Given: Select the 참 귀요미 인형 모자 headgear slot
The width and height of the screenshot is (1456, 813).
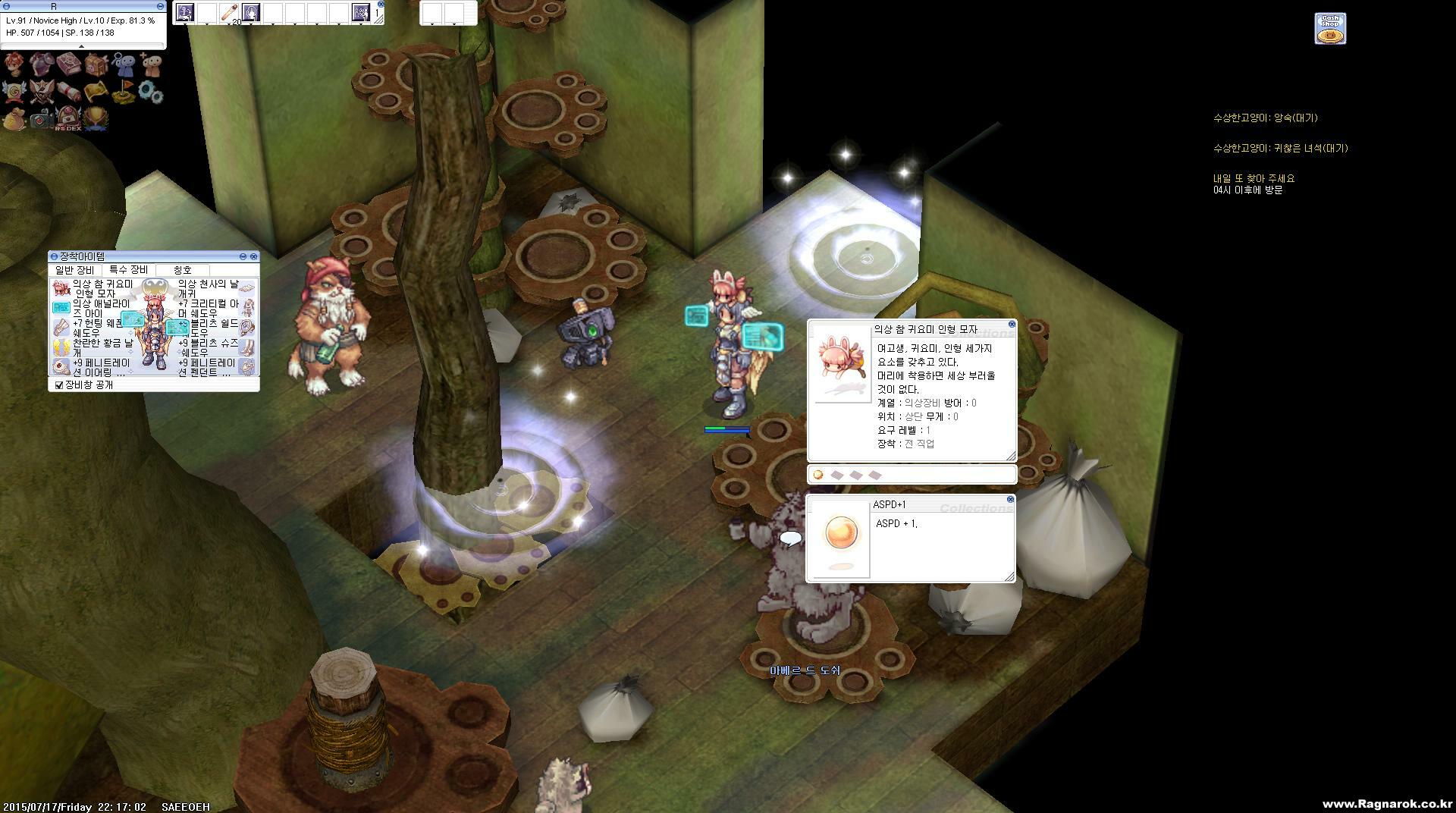Looking at the screenshot, I should click(61, 288).
